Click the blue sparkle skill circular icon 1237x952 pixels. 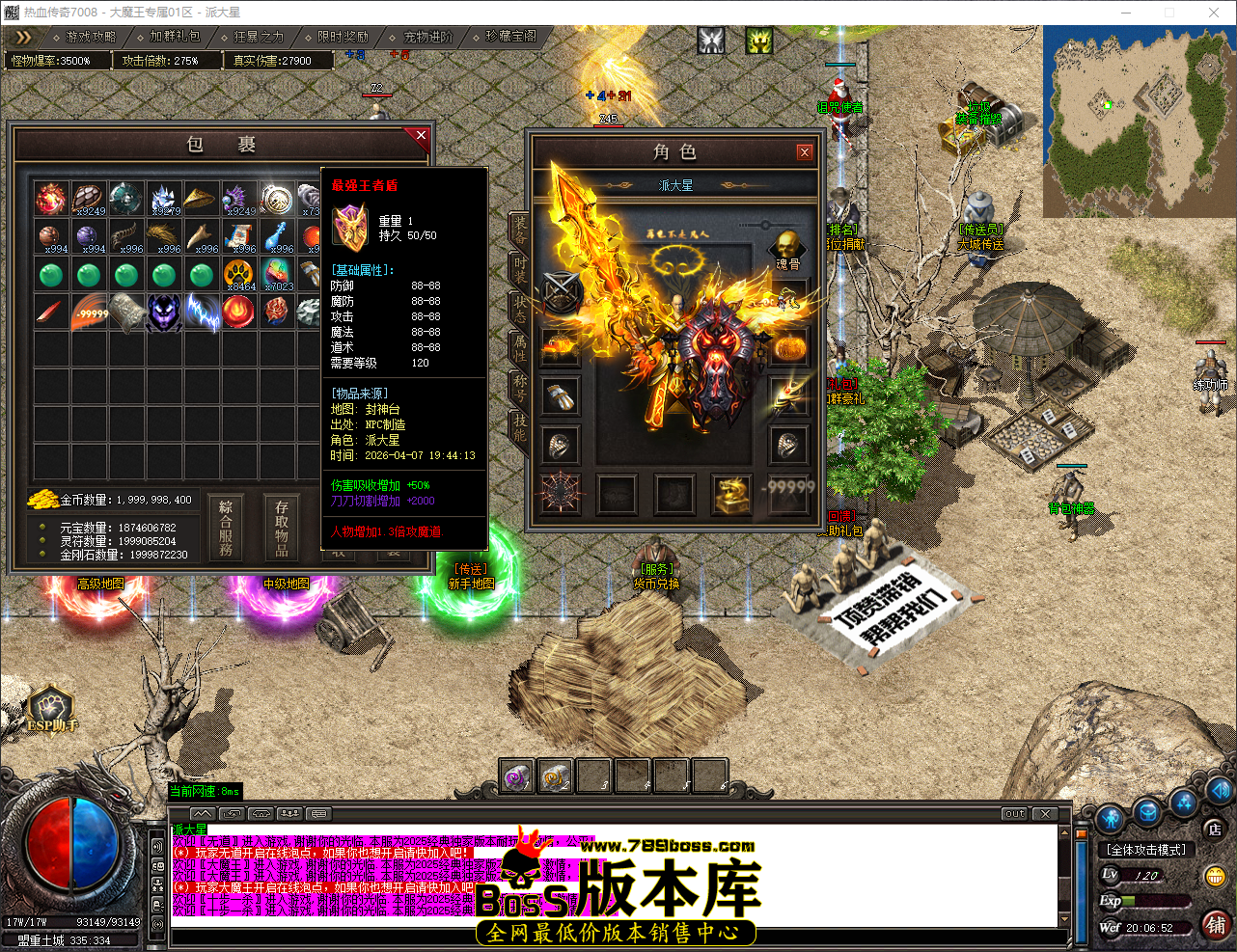coord(1182,803)
